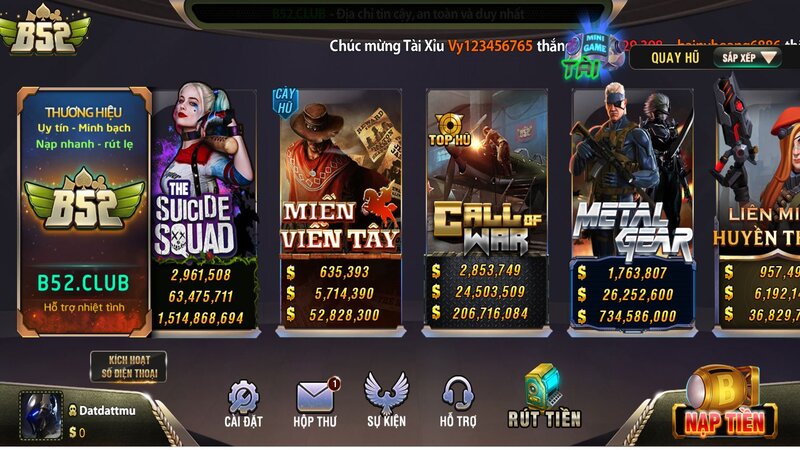Open the Sắp Xếp sort dropdown
The width and height of the screenshot is (800, 450).
(x=747, y=57)
